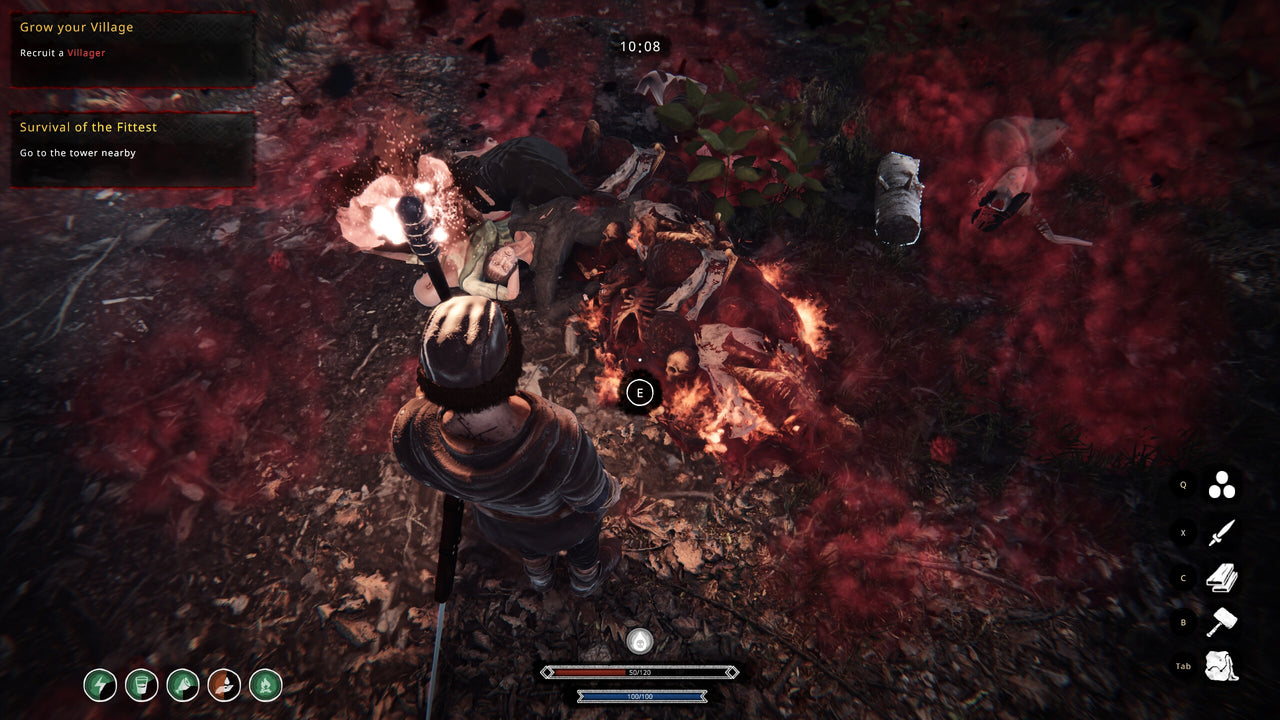This screenshot has width=1280, height=720.
Task: Select the meat leg hunger icon
Action: click(183, 685)
